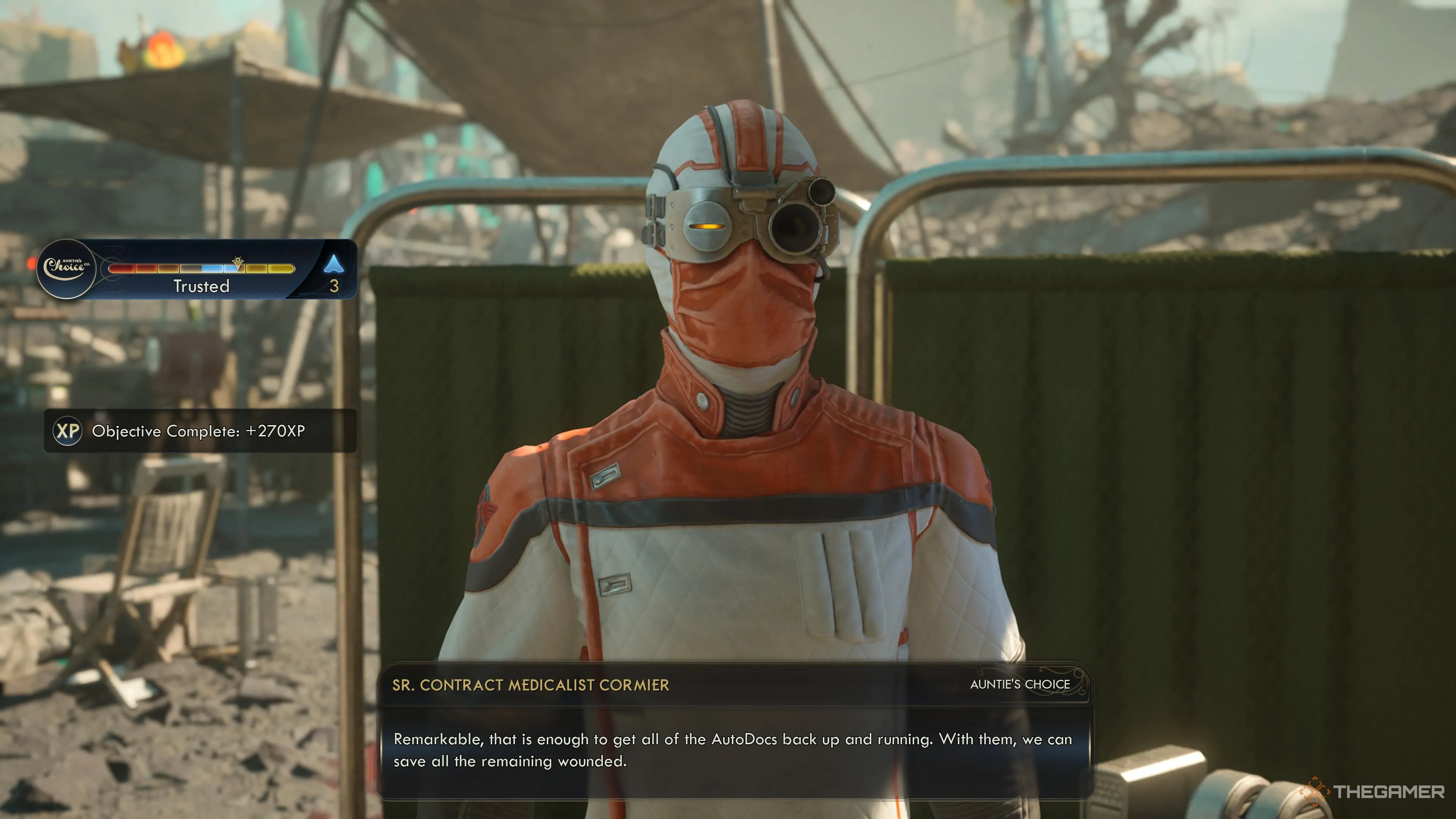Select the Trusted reputation label
Screen dimensions: 1456x819
[x=201, y=287]
